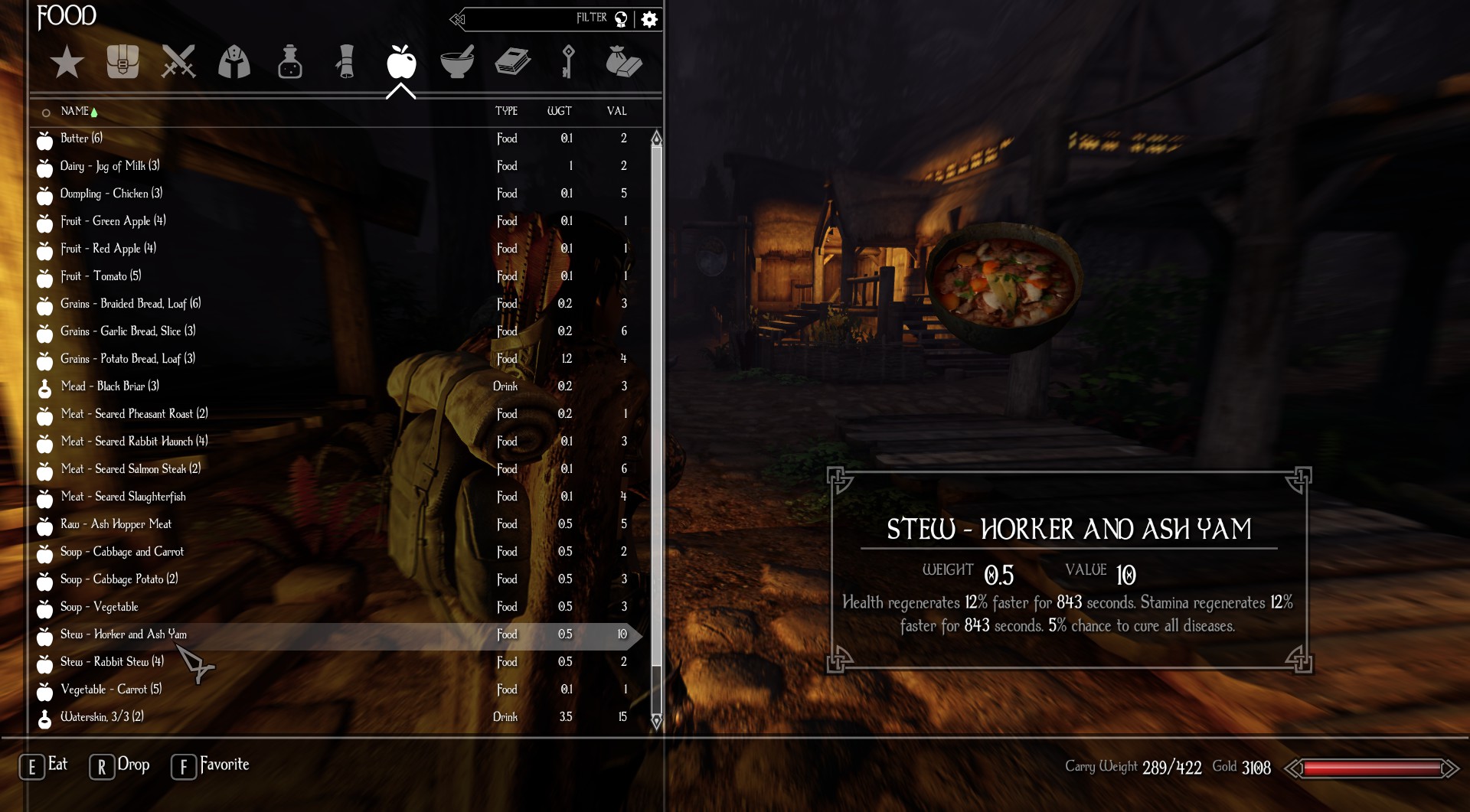The height and width of the screenshot is (812, 1470).
Task: Choose Stew - Rabbit Stew entry
Action: 112,662
